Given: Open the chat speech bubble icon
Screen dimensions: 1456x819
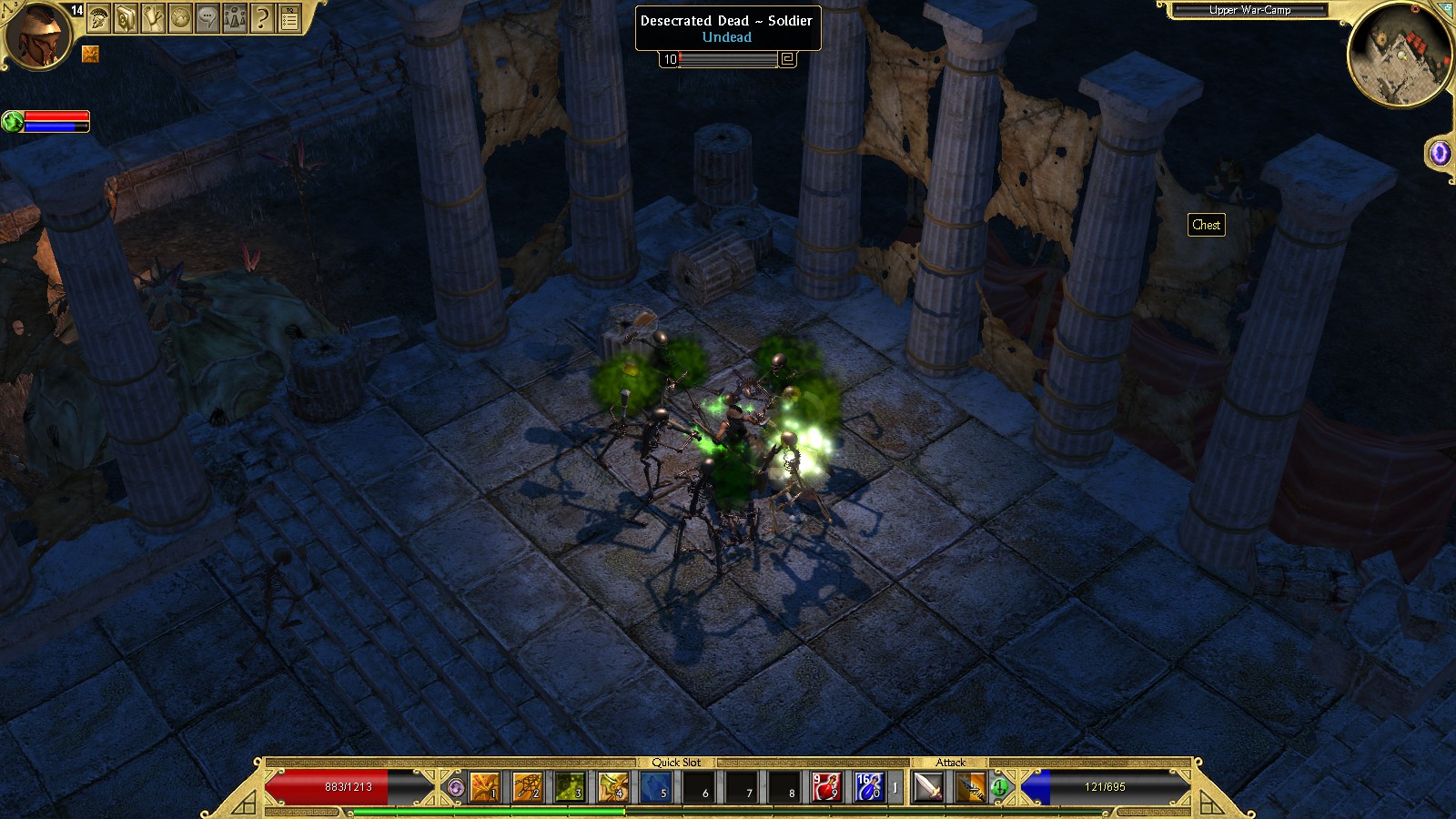Looking at the screenshot, I should pyautogui.click(x=207, y=17).
